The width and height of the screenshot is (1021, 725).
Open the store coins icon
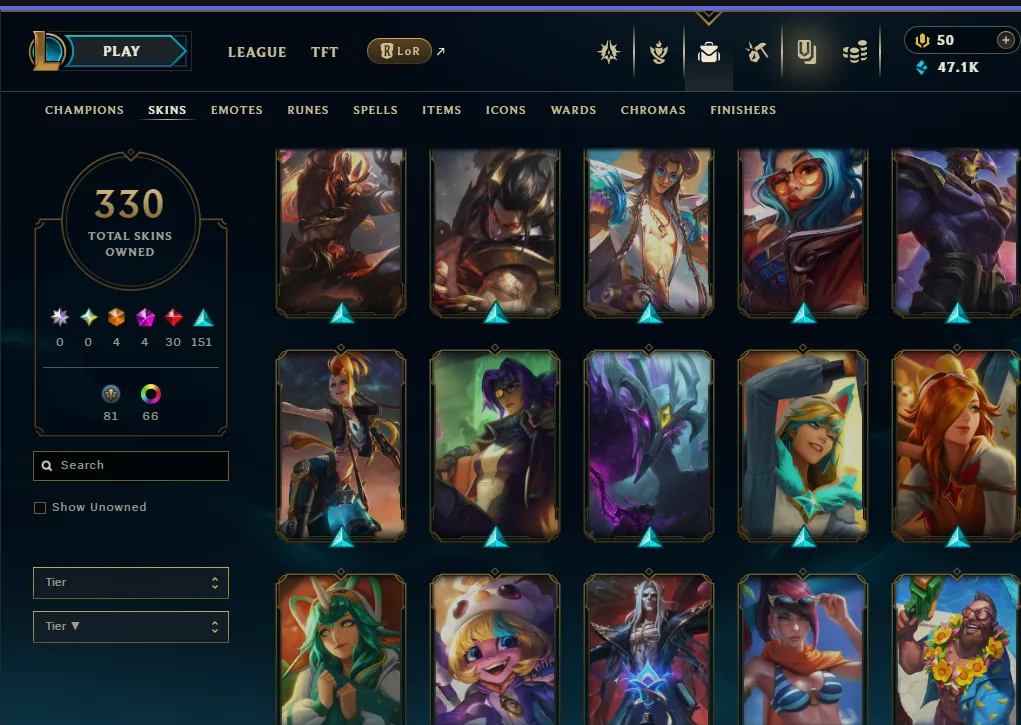click(x=854, y=52)
